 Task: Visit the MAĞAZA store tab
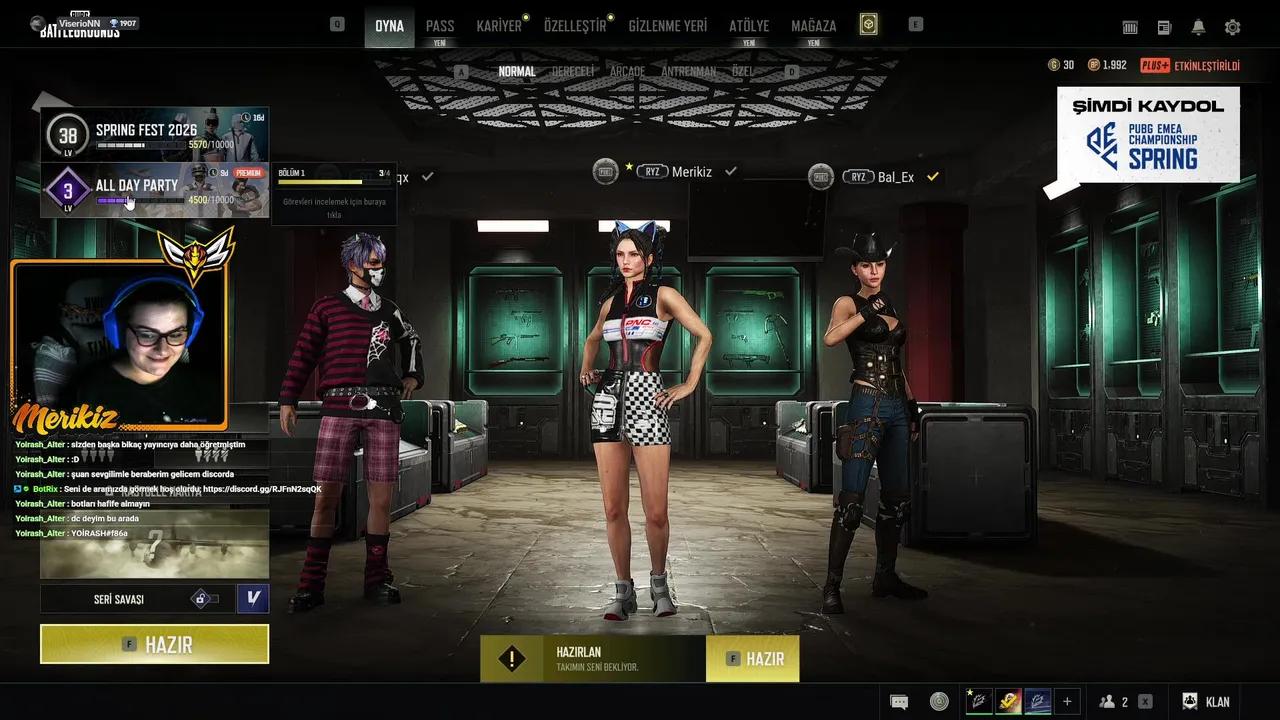pos(813,26)
